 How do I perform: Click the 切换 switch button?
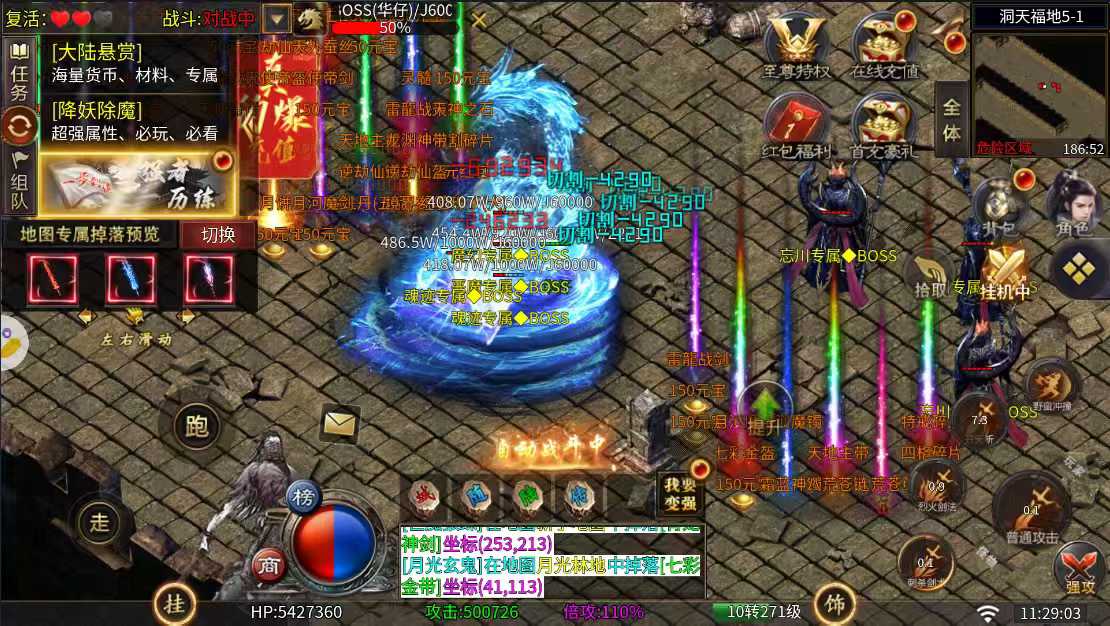pyautogui.click(x=218, y=235)
